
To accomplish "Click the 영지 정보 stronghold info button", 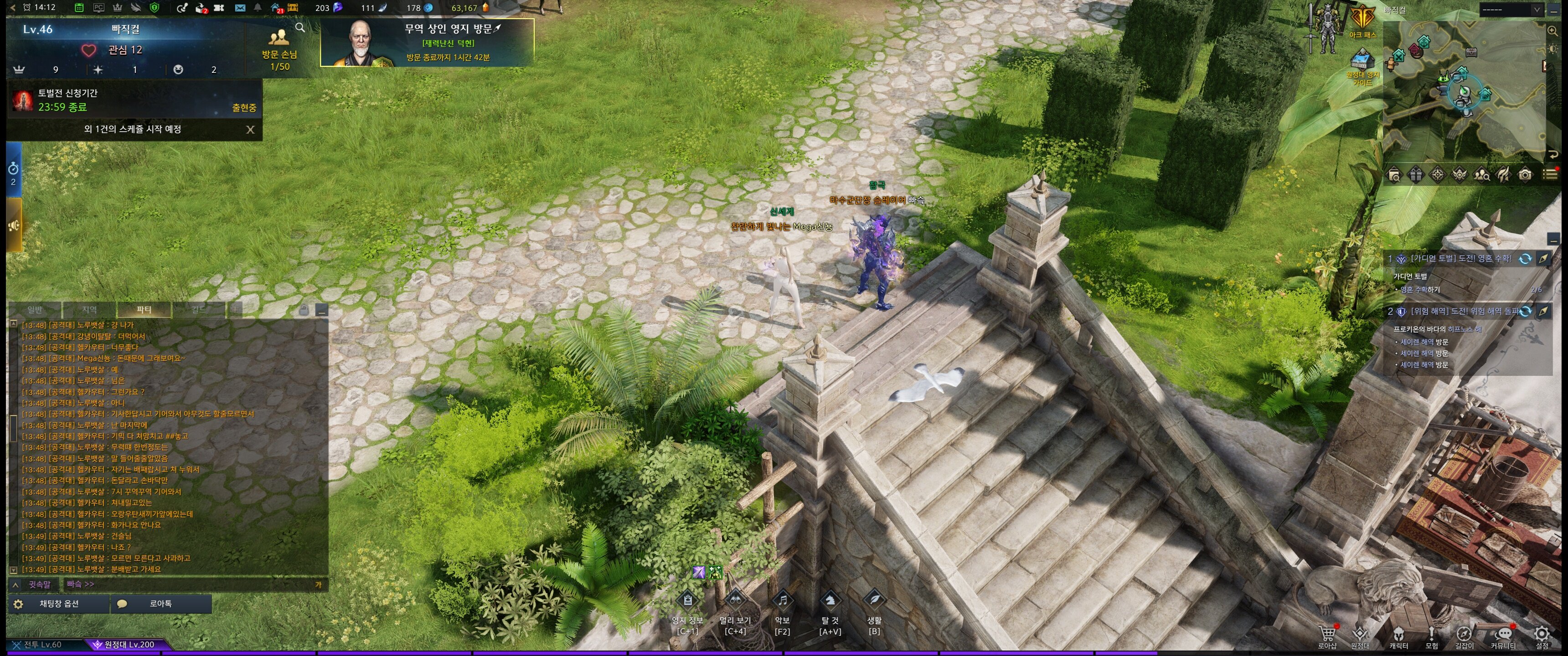I will (687, 601).
